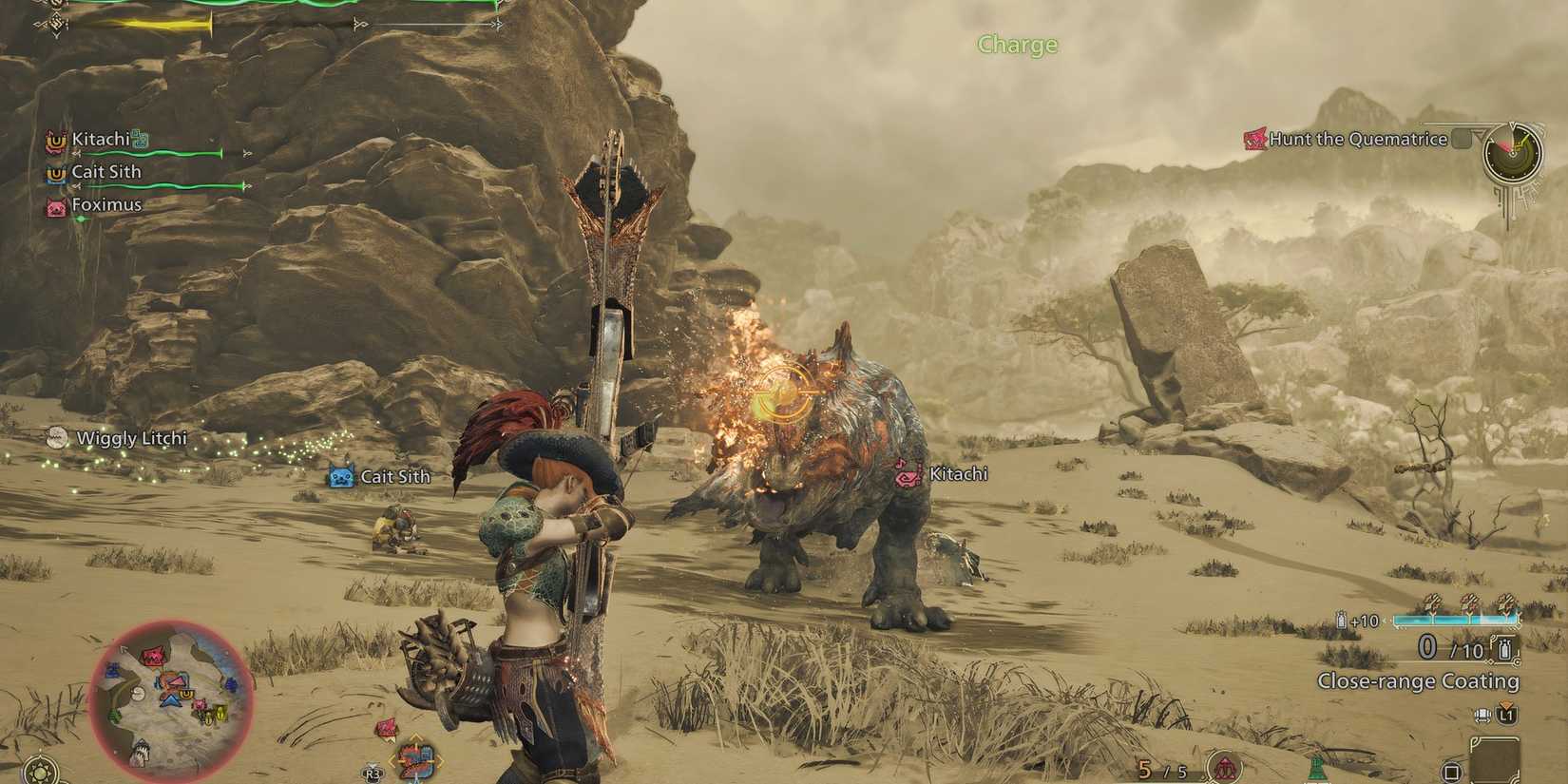Select the Close-range Coating bottle icon
Screen dimensions: 1568x784
click(x=1504, y=650)
